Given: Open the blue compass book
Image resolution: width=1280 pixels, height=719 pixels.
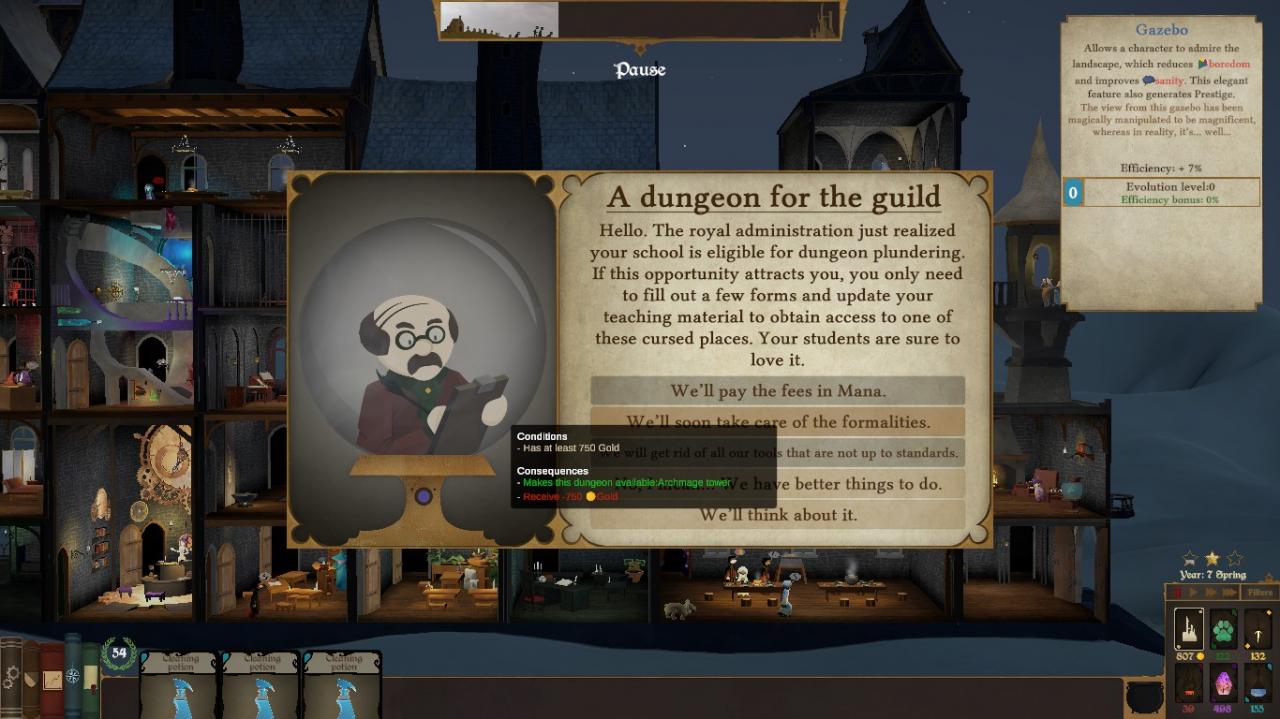Looking at the screenshot, I should tap(72, 676).
